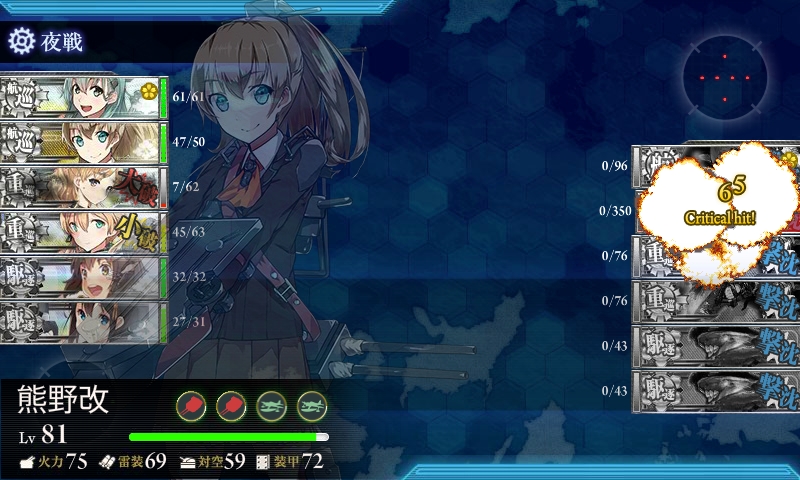
Task: Select the flagship banner with gold flower badge
Action: pyautogui.click(x=80, y=97)
